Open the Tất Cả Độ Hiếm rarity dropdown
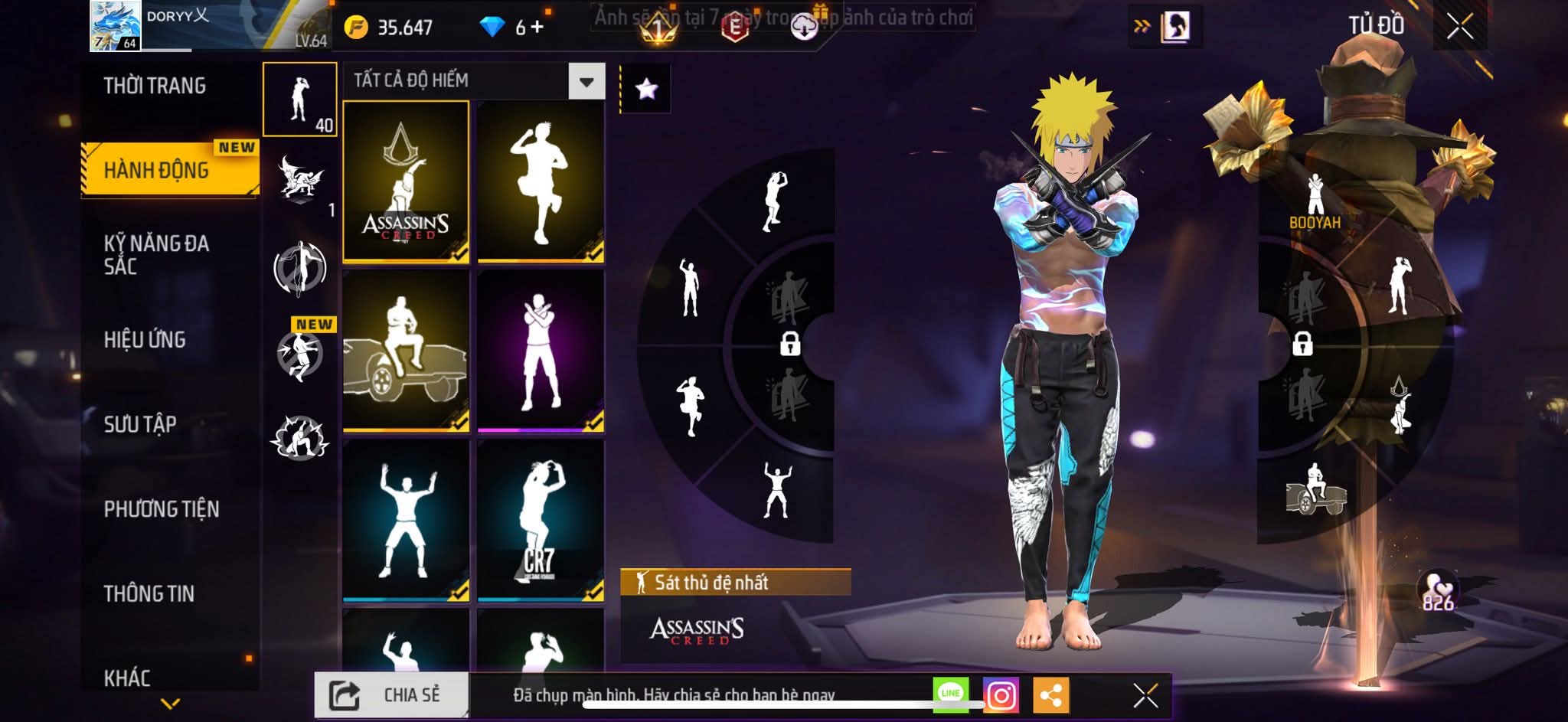Viewport: 1568px width, 722px height. coord(586,81)
